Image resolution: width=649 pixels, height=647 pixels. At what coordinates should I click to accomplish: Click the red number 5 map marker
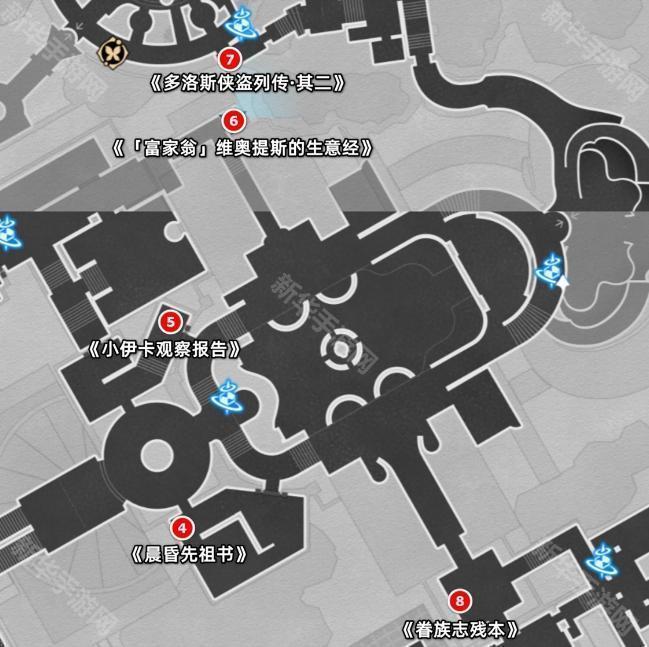tap(171, 322)
